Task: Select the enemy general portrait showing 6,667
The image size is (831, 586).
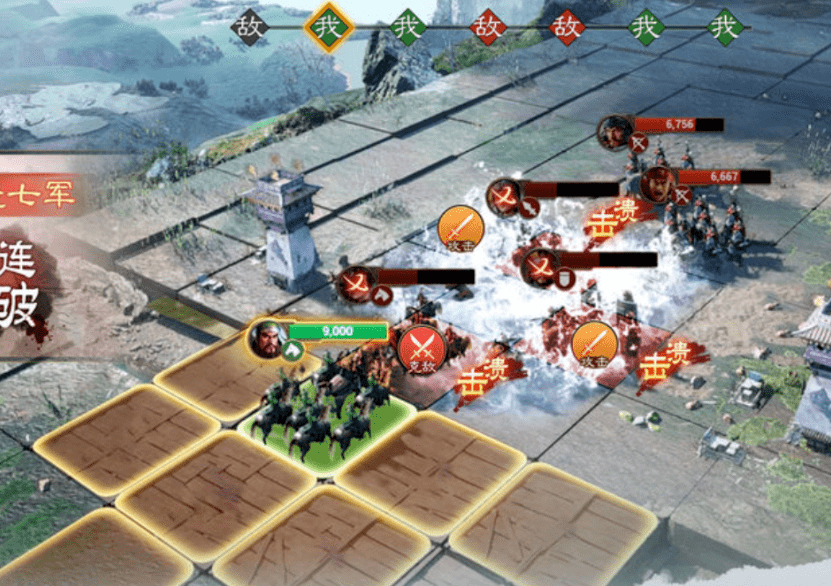Action: 657,183
